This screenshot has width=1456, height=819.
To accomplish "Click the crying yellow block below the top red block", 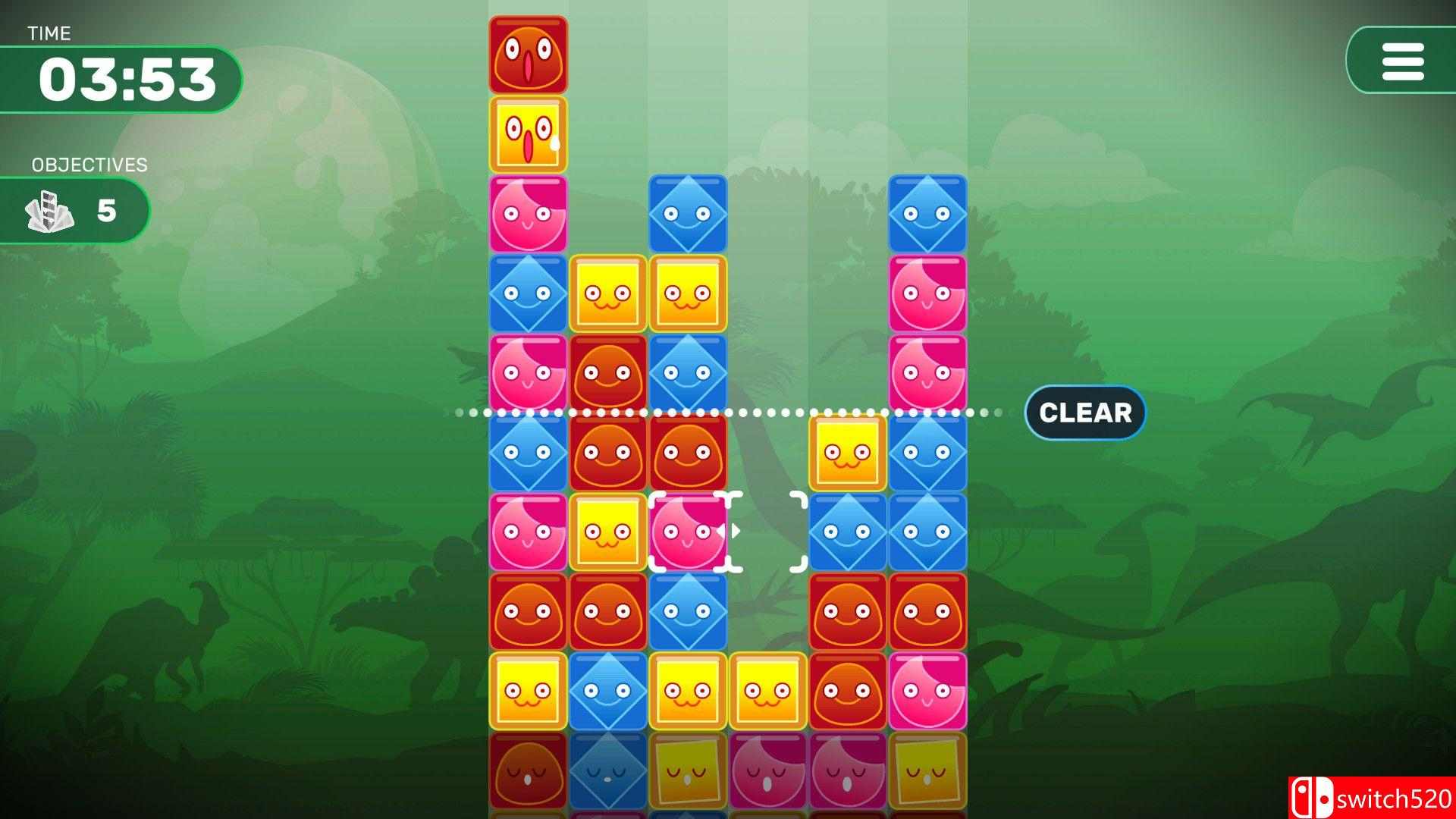I will (529, 133).
